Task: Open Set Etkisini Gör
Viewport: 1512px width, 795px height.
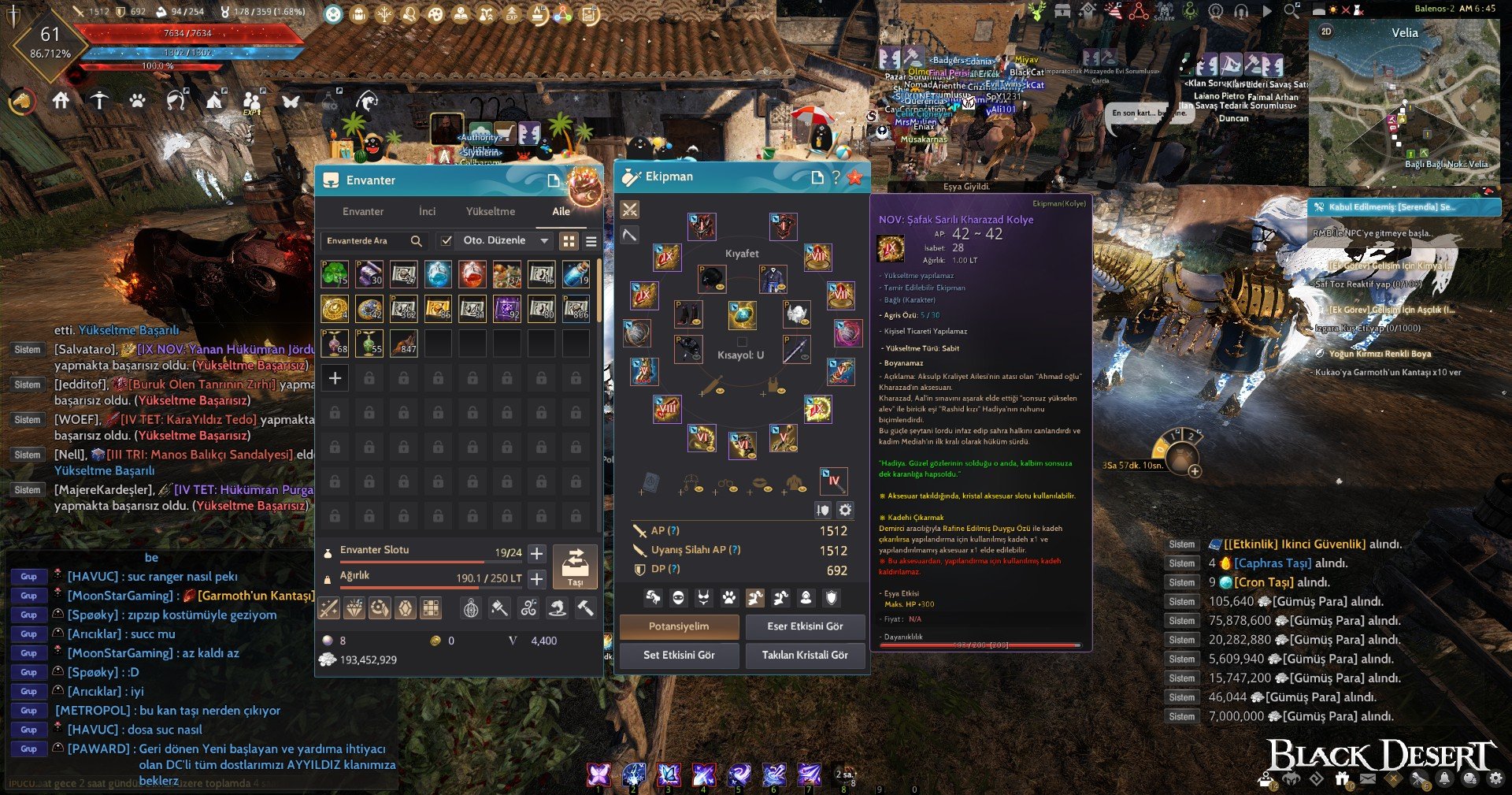Action: (679, 655)
